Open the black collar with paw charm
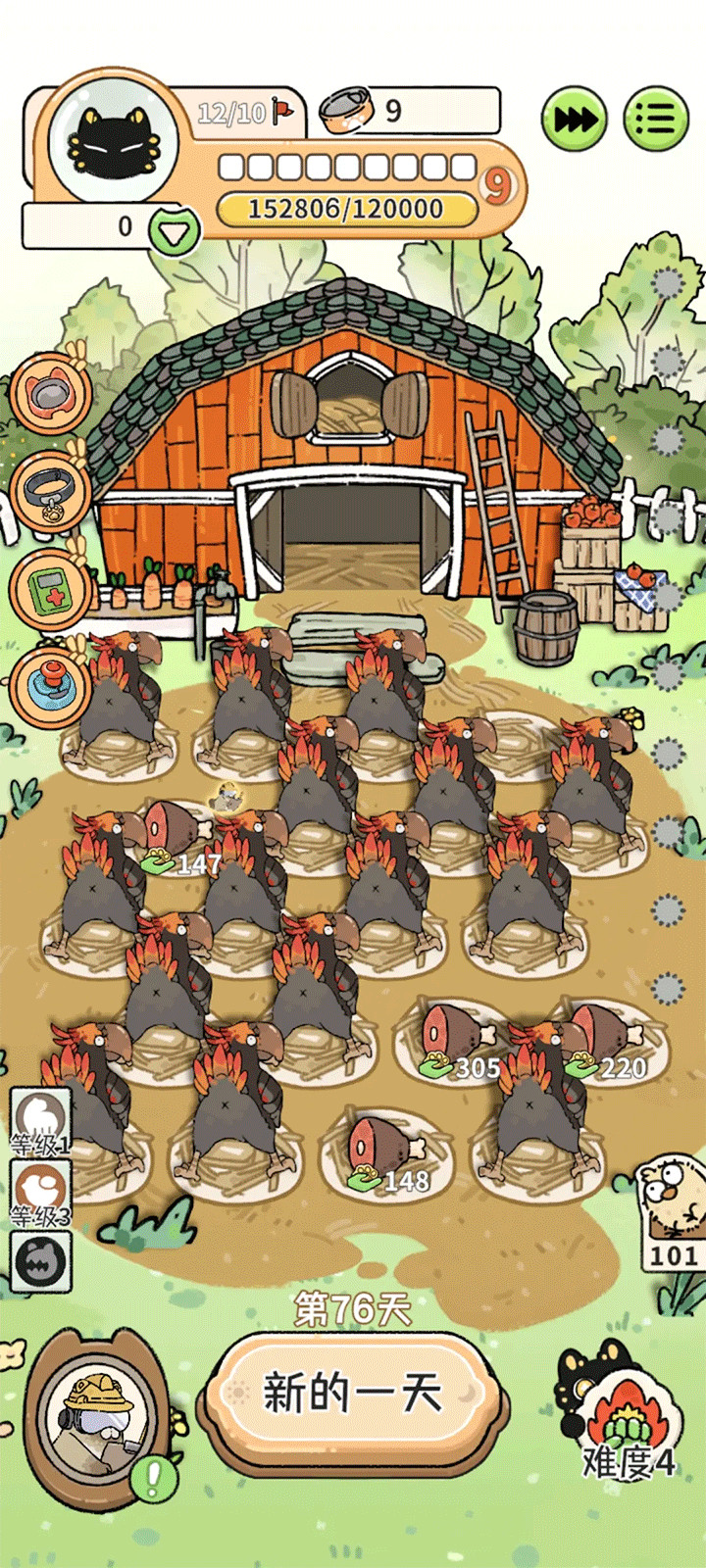Image resolution: width=706 pixels, height=1568 pixels. (49, 491)
